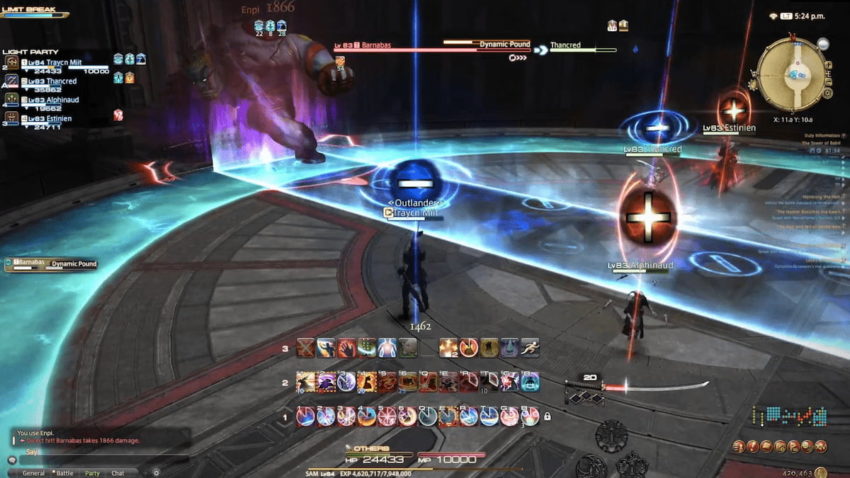
Task: Target Alphinaud from the party list
Action: (62, 100)
